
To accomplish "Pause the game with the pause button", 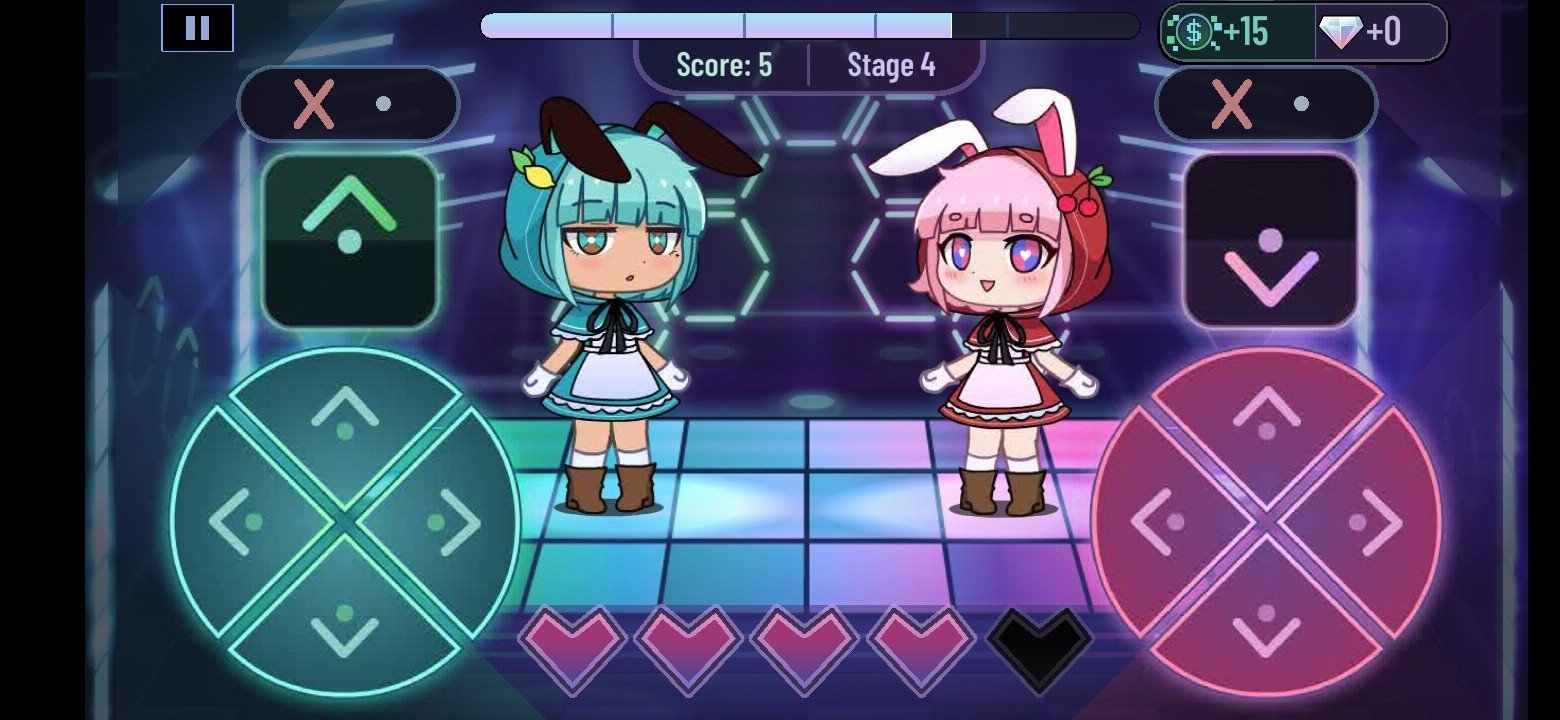I will point(196,27).
